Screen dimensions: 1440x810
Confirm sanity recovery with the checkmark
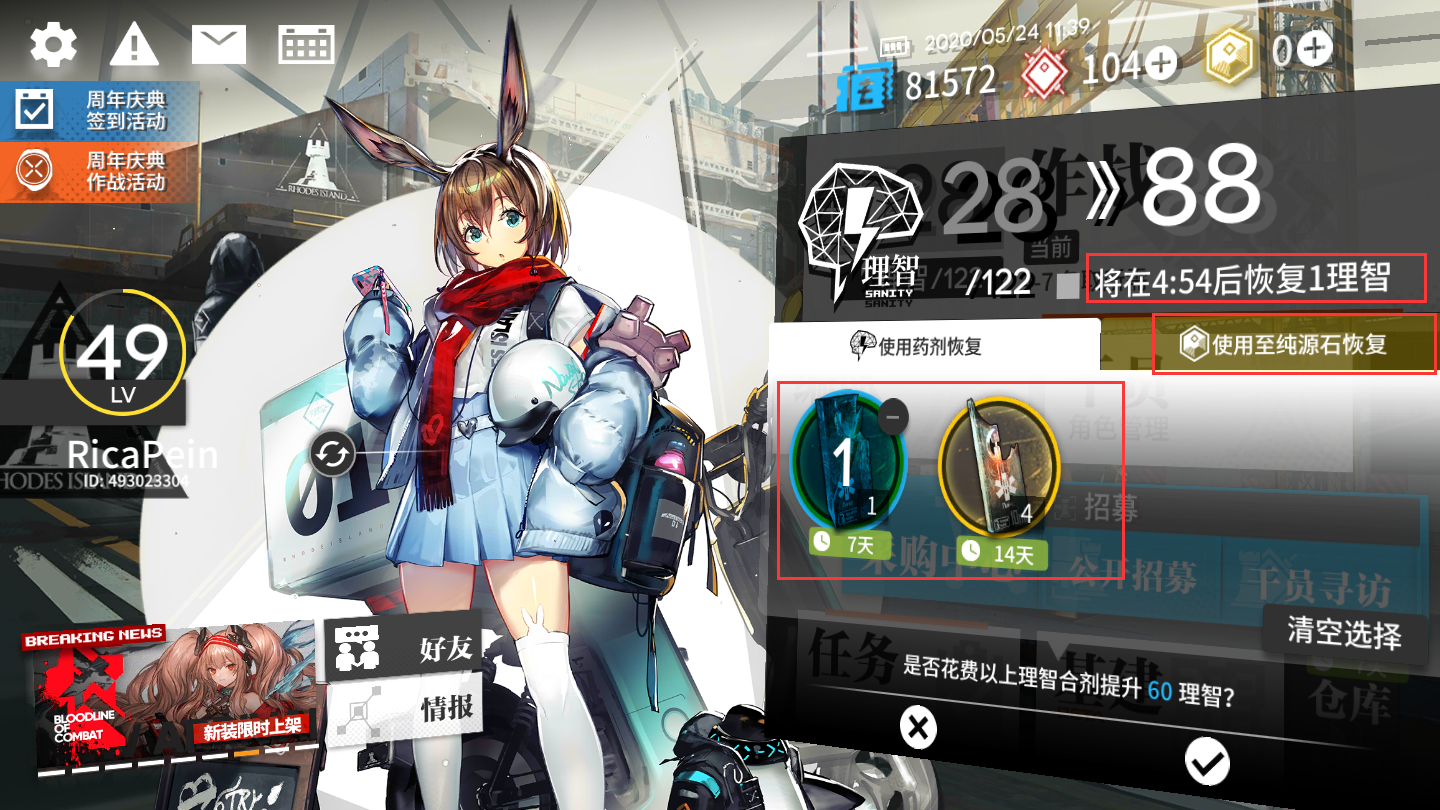[1206, 762]
